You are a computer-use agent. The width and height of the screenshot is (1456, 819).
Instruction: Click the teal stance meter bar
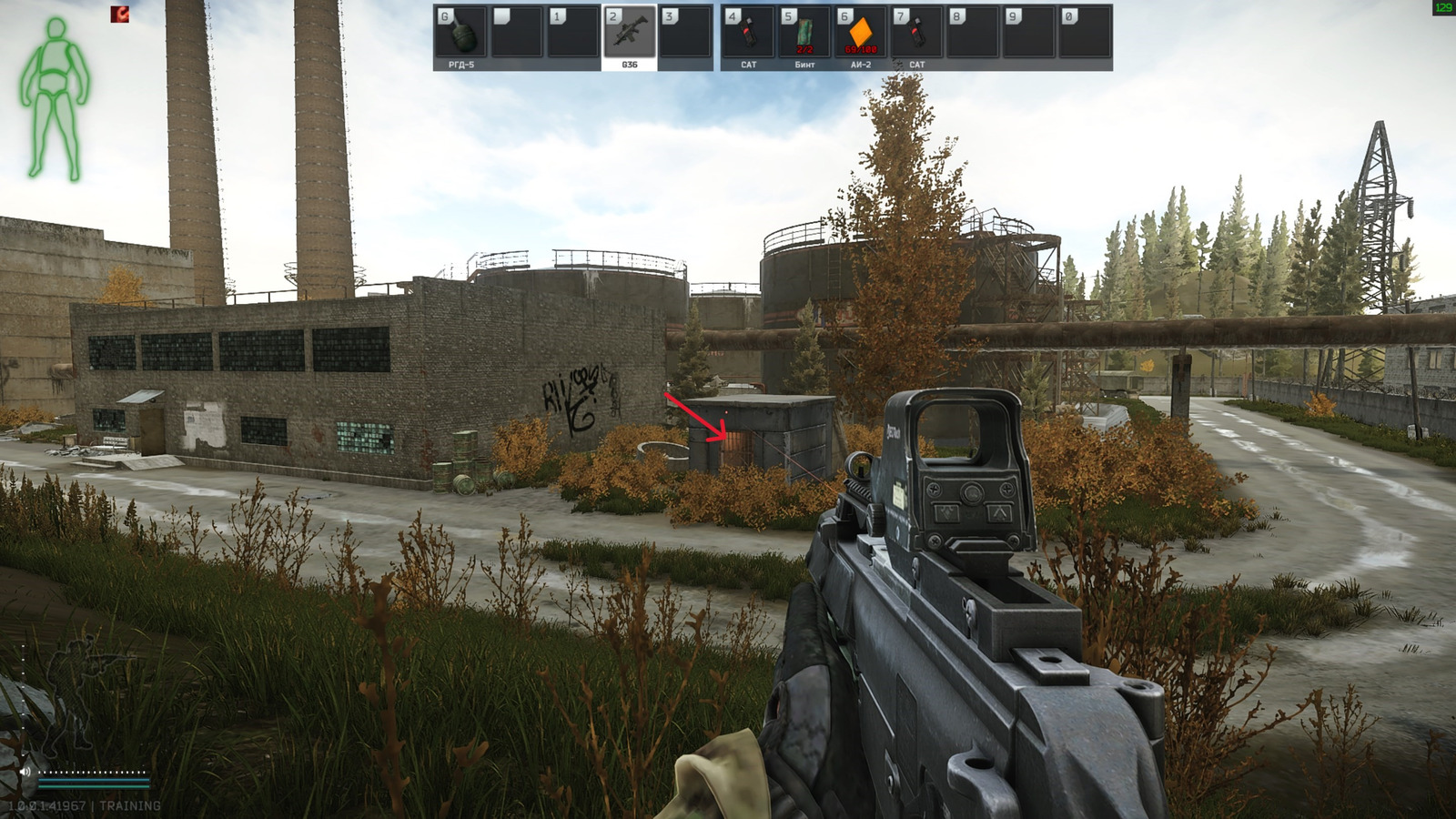pos(94,786)
